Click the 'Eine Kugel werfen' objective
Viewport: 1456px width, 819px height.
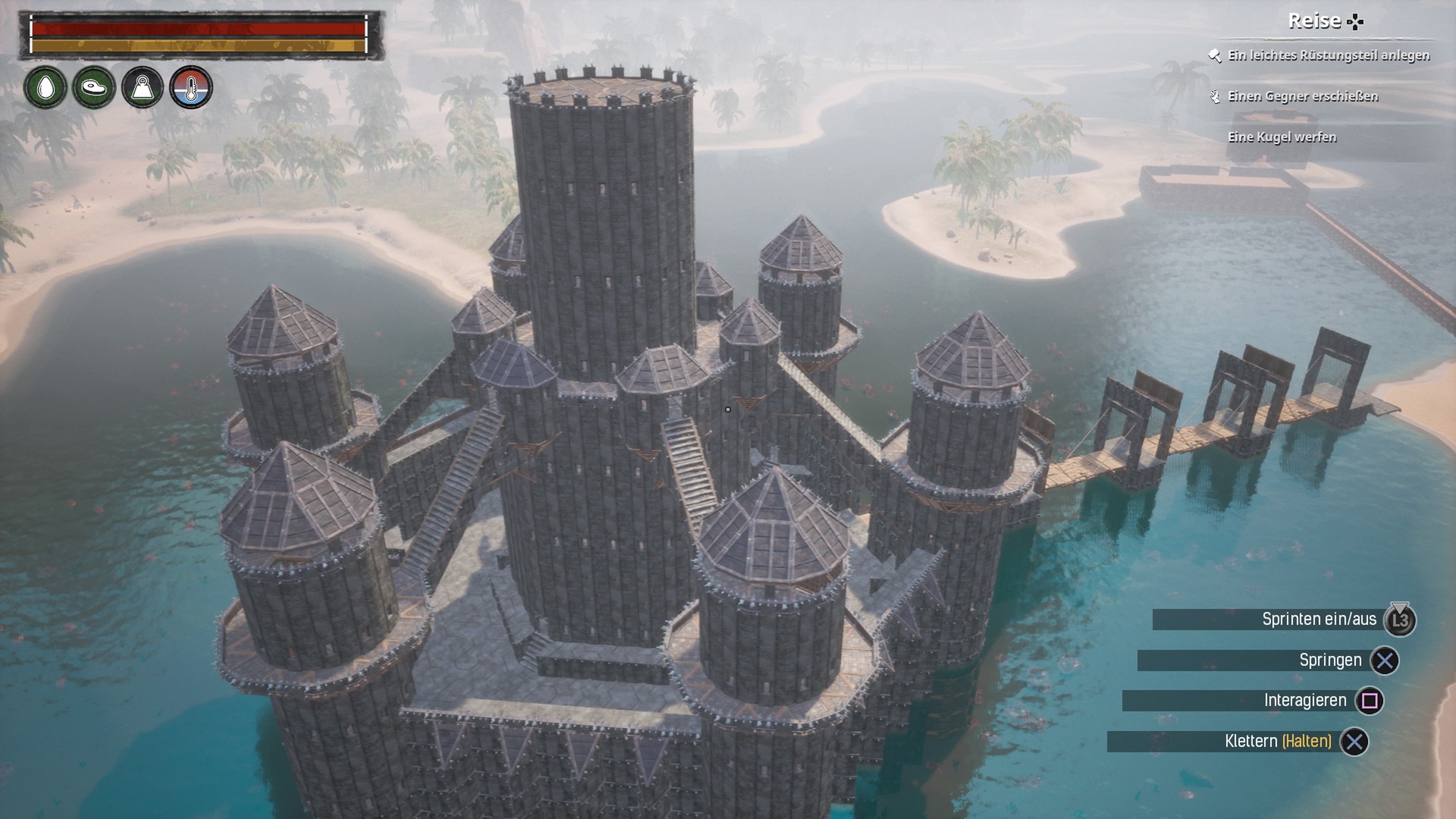pos(1282,137)
